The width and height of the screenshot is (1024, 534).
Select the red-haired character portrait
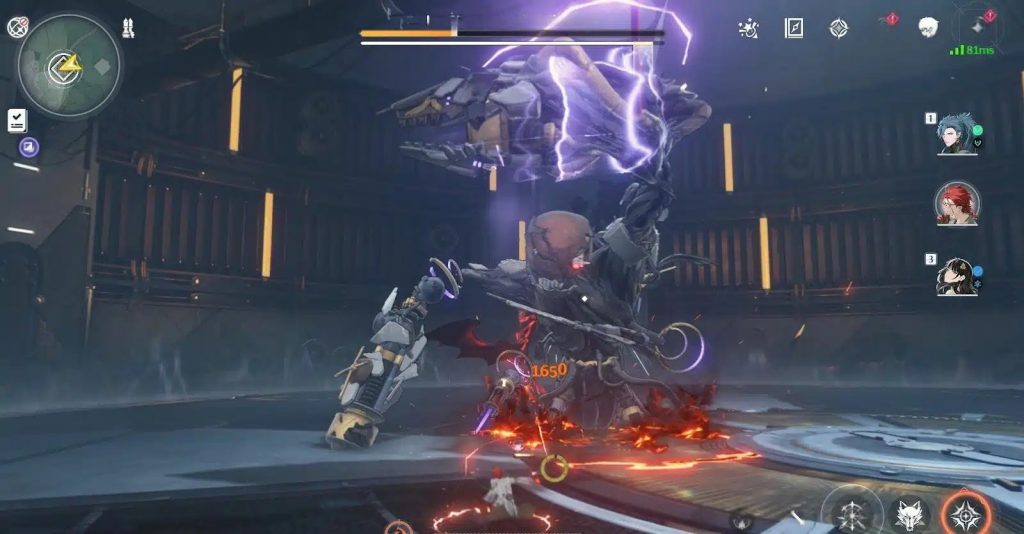[956, 204]
